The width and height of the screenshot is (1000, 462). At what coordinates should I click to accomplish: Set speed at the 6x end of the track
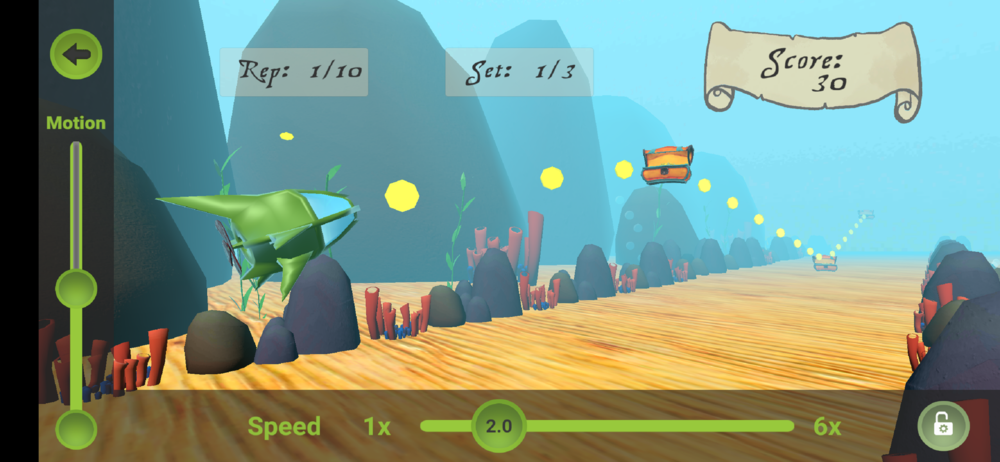pos(791,426)
